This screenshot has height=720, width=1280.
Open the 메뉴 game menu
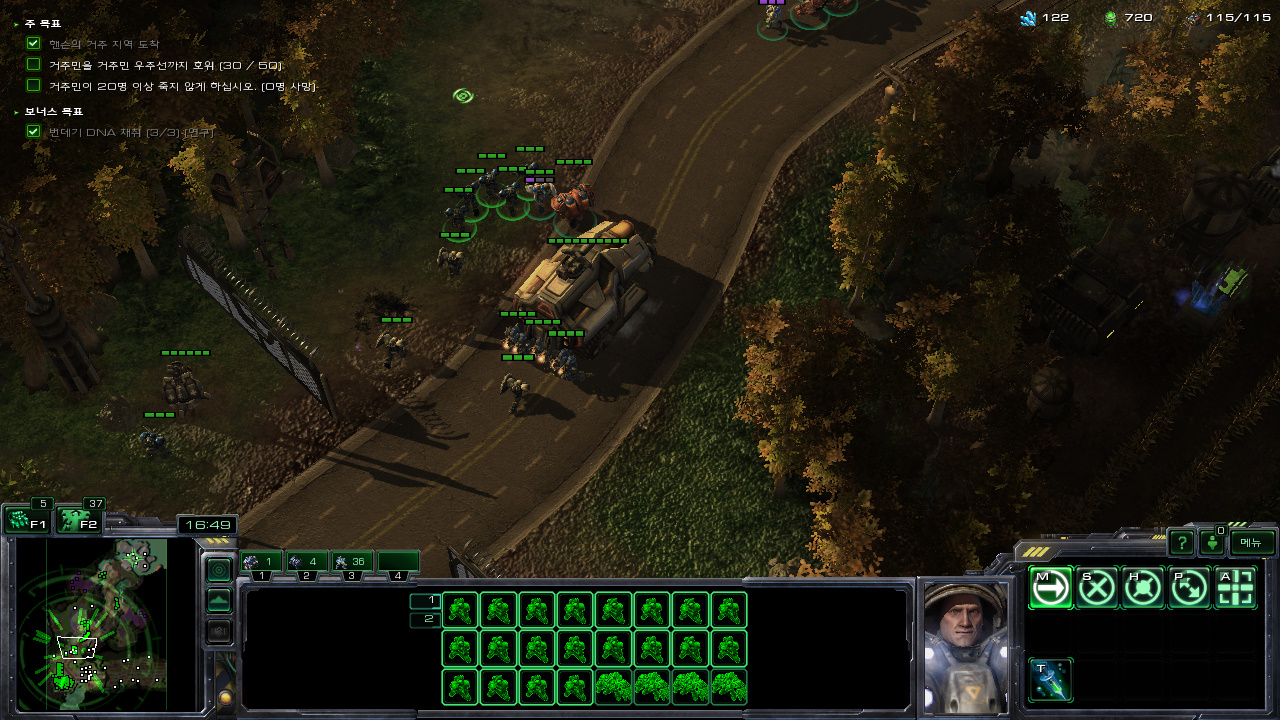pos(1252,542)
